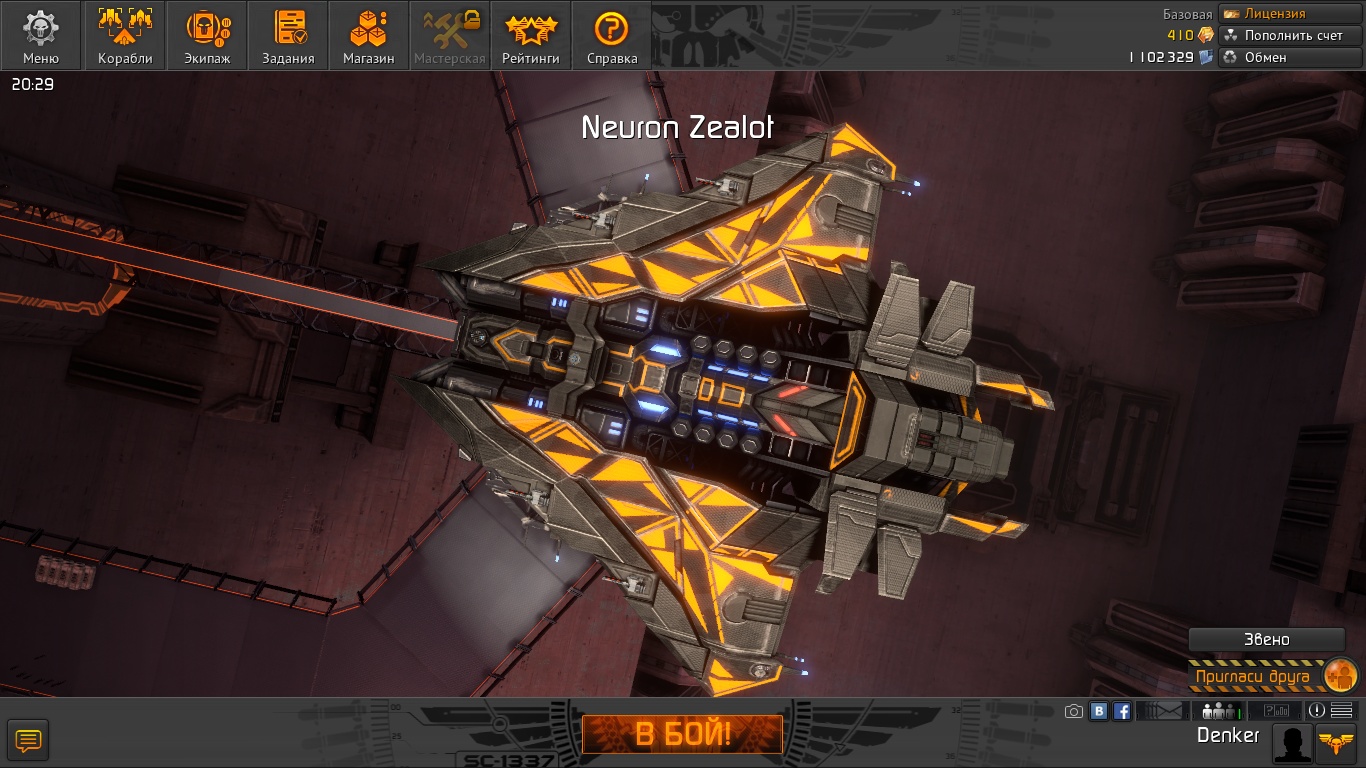Open the chat speech bubble icon

click(x=28, y=741)
